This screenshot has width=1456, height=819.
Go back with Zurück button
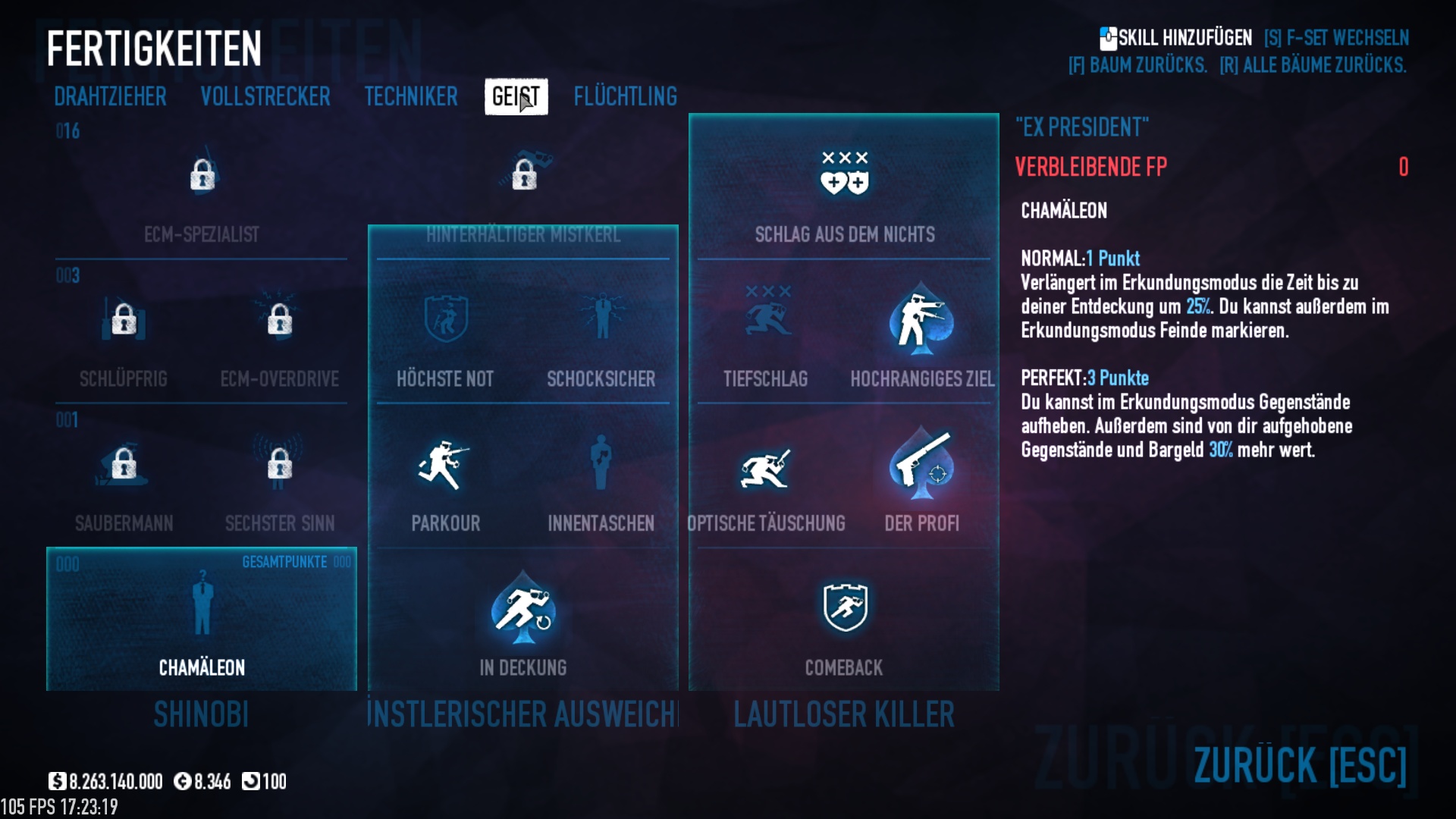click(x=1300, y=764)
